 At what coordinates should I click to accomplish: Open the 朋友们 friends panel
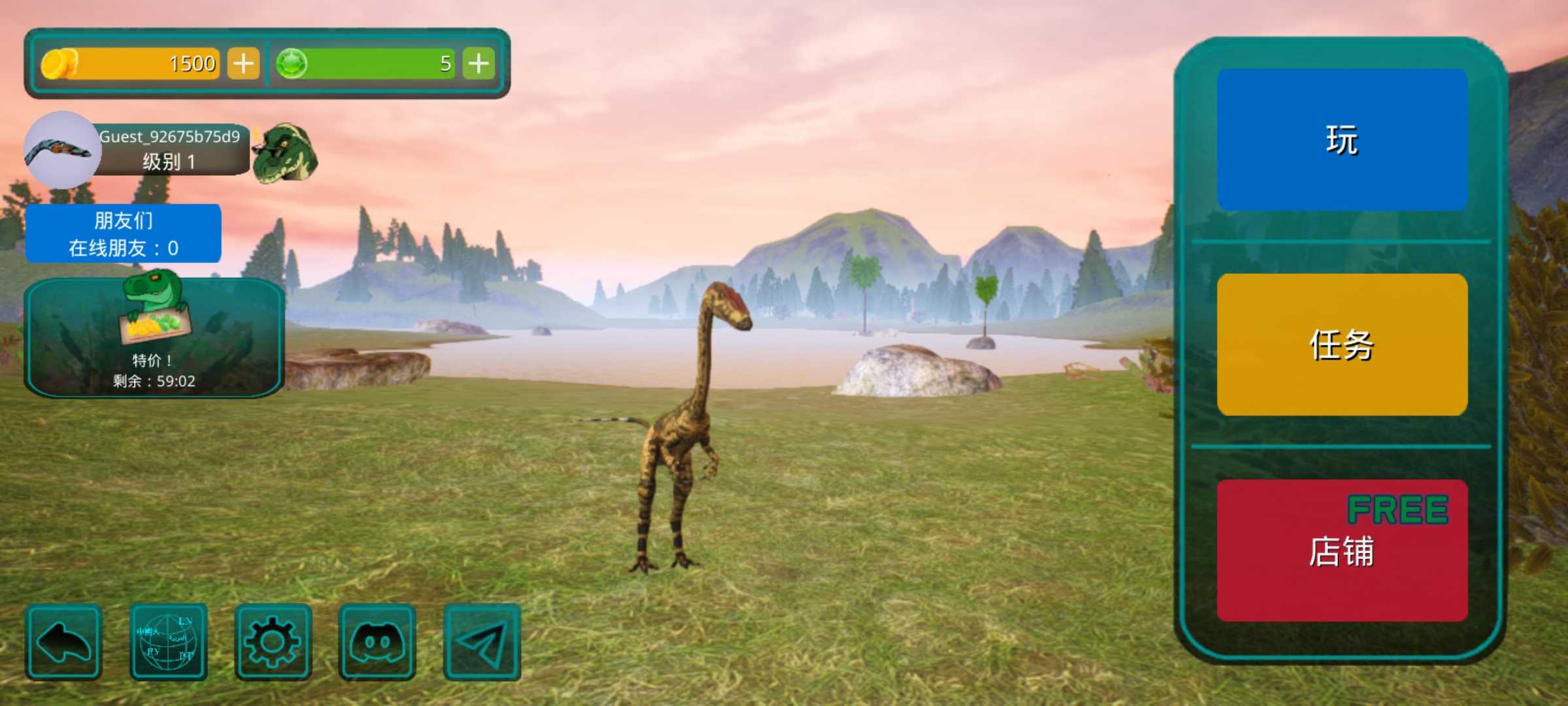click(123, 233)
